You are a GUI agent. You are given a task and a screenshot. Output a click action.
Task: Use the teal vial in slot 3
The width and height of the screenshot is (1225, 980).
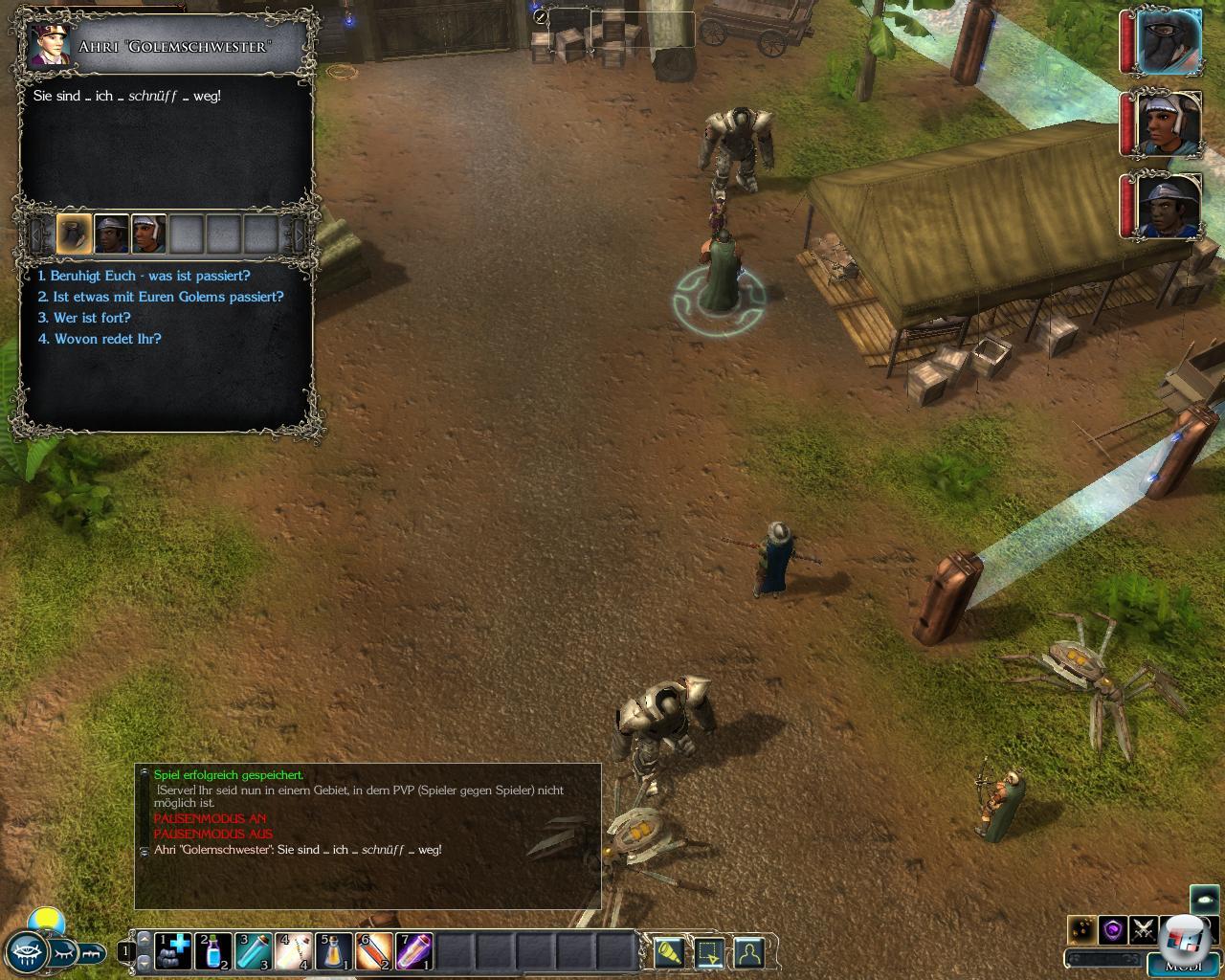click(254, 951)
